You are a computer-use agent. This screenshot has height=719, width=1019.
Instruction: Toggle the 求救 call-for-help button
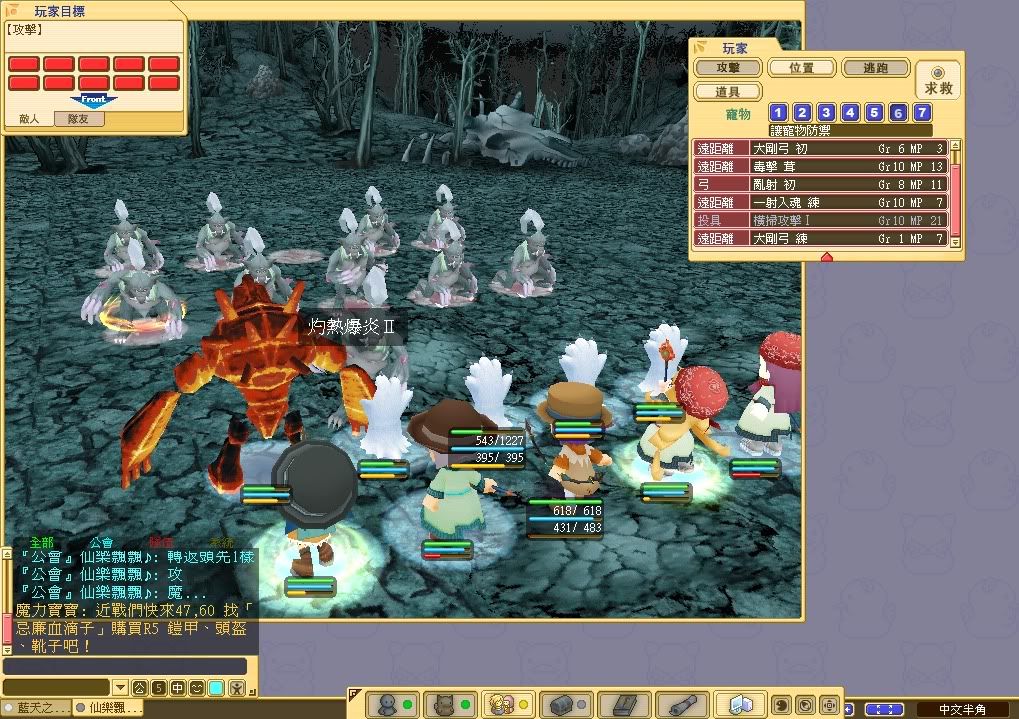click(938, 80)
